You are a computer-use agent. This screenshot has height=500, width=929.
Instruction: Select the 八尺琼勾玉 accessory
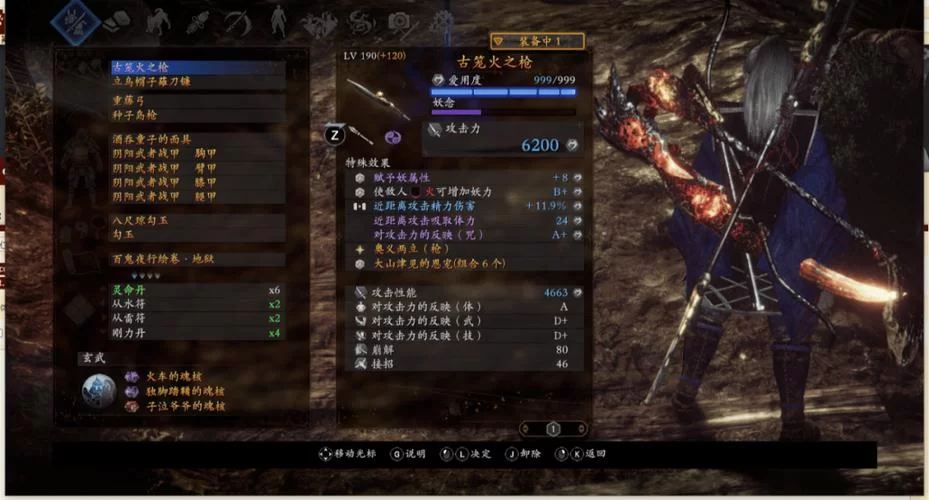pyautogui.click(x=195, y=219)
